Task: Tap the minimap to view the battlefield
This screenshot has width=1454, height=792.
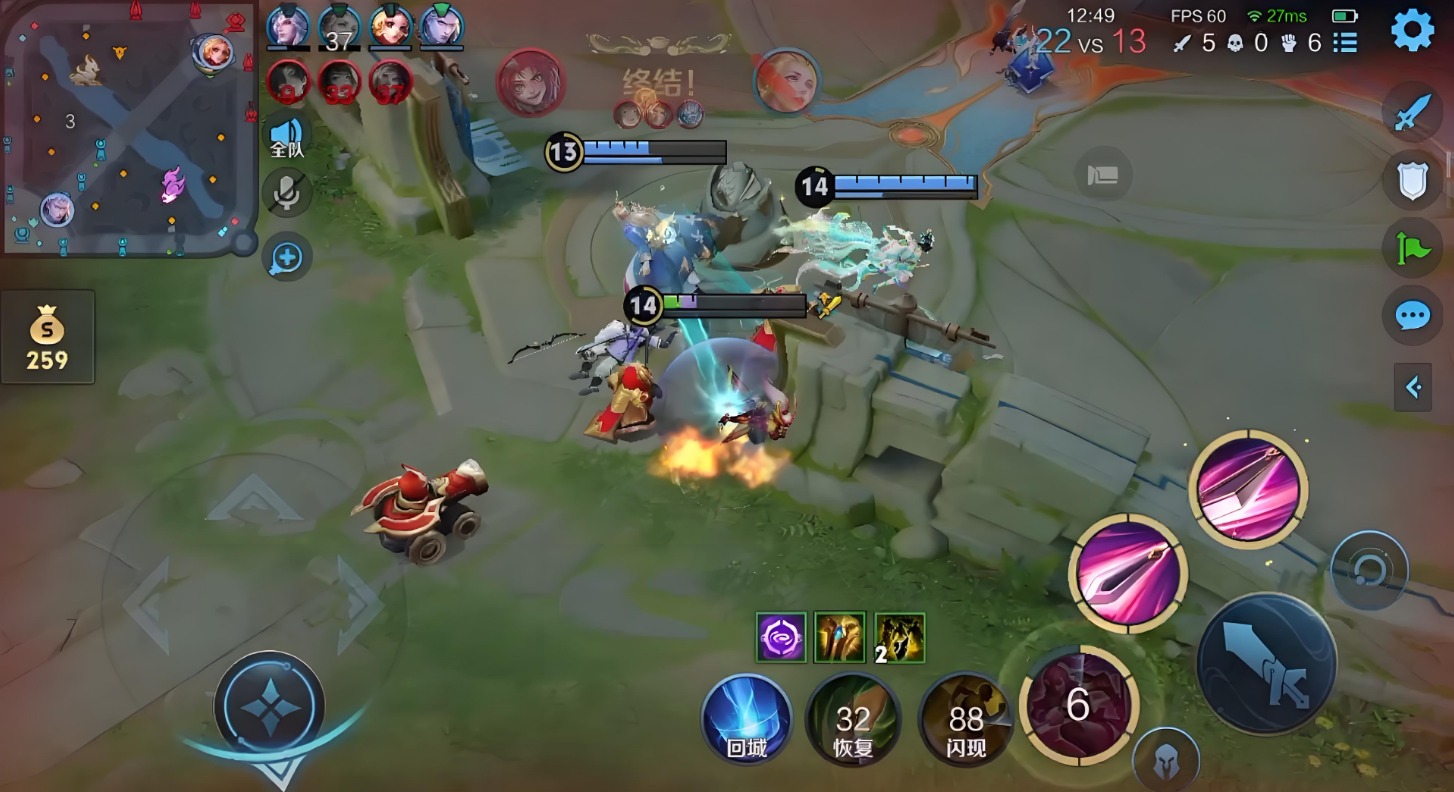Action: click(x=128, y=128)
